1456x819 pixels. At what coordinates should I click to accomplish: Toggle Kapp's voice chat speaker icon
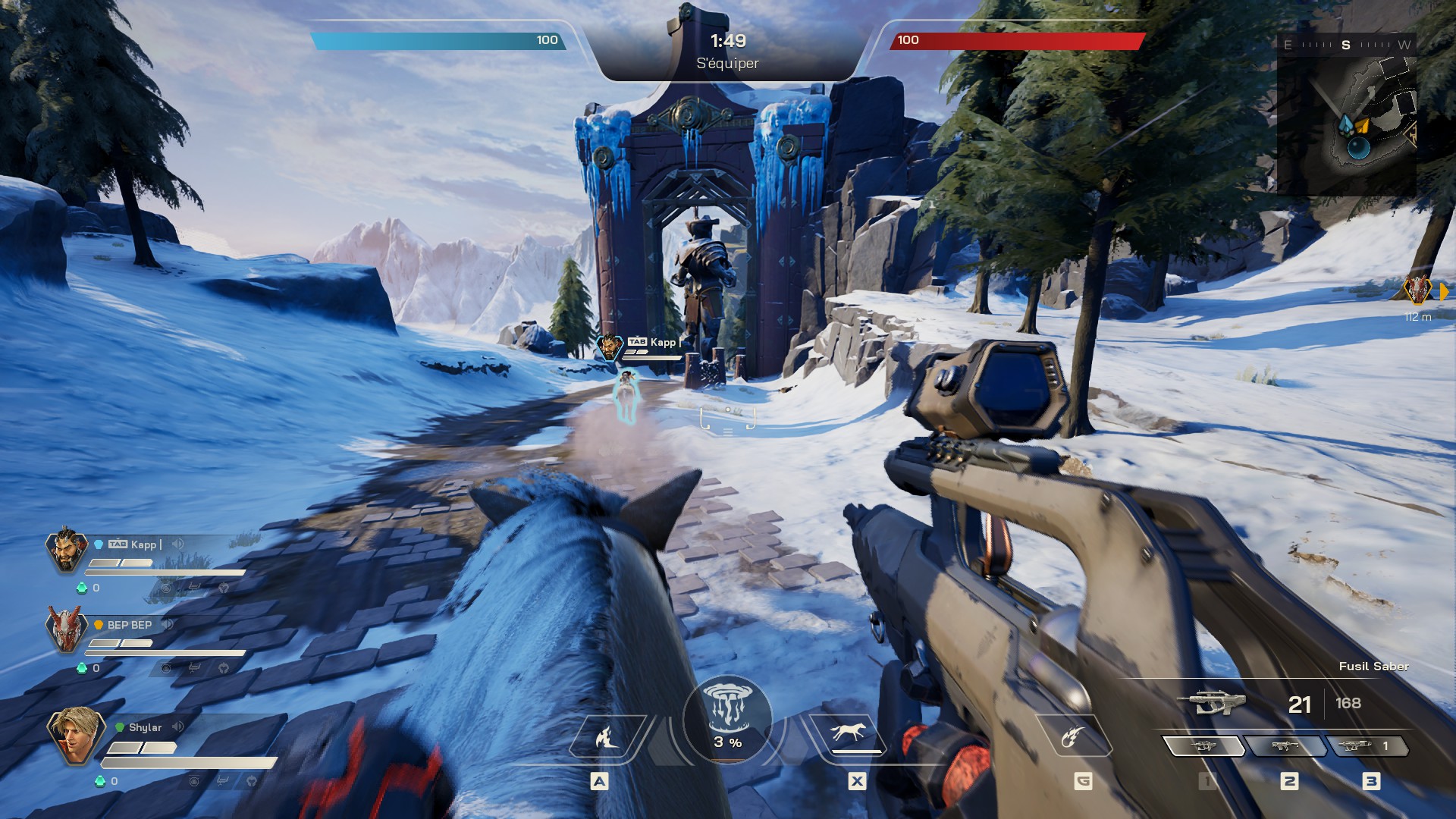coord(178,544)
